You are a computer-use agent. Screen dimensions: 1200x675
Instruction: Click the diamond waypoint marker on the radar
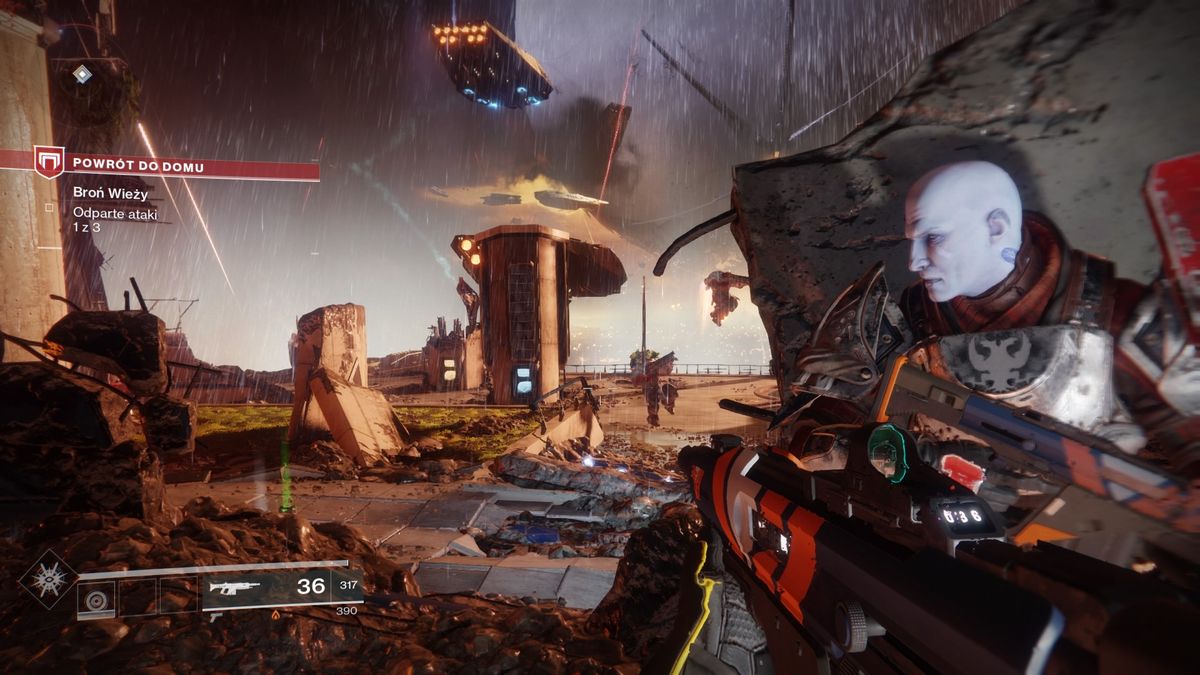[83, 74]
